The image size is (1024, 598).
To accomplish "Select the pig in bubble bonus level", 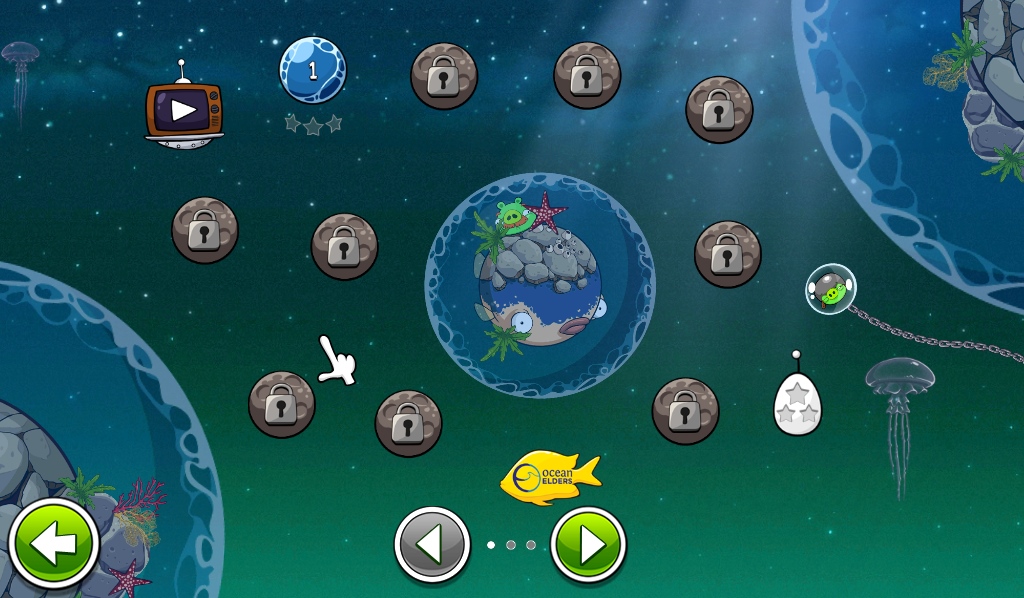I will [831, 290].
